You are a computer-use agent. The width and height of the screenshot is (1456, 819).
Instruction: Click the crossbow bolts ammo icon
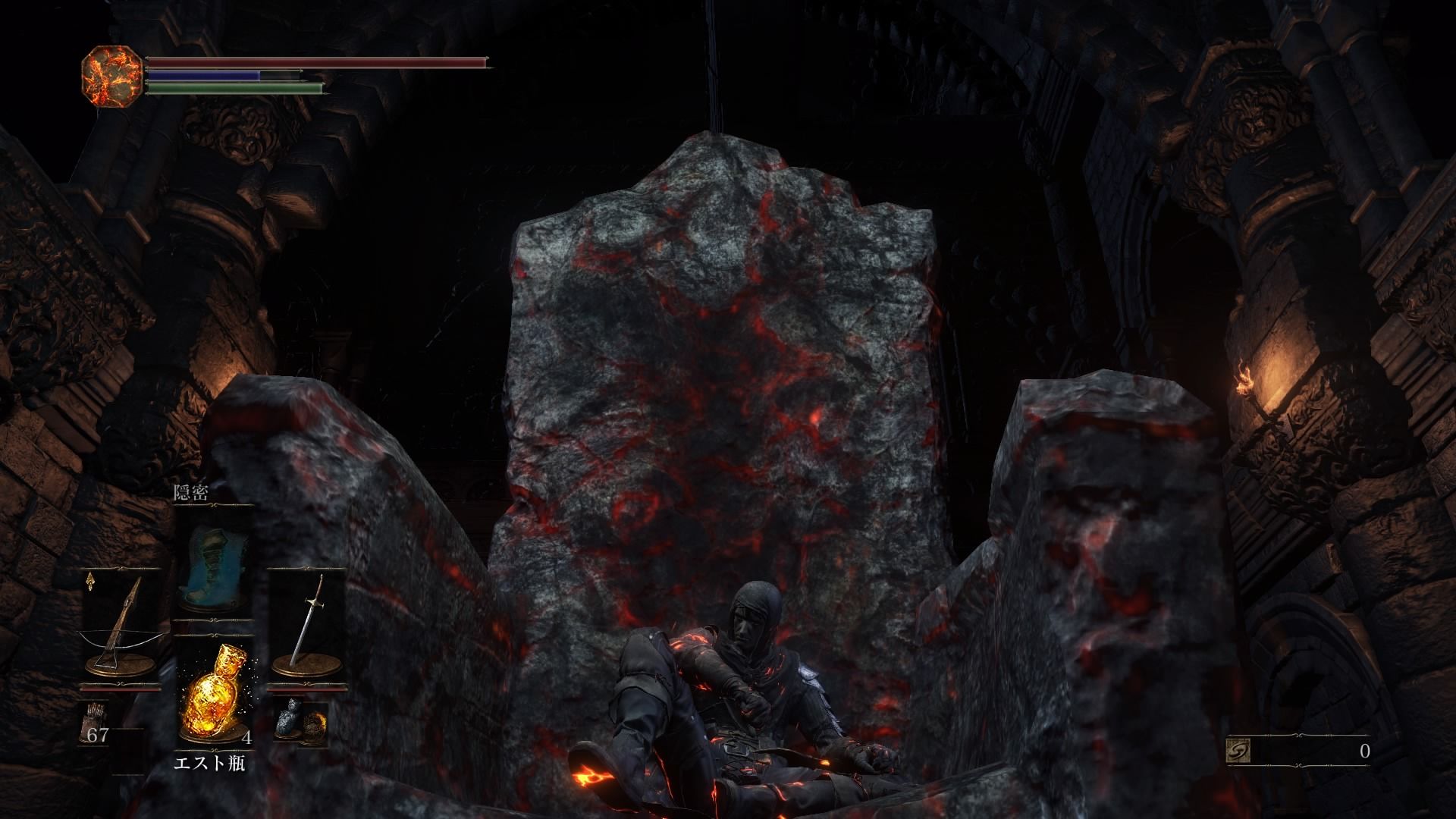(x=96, y=718)
